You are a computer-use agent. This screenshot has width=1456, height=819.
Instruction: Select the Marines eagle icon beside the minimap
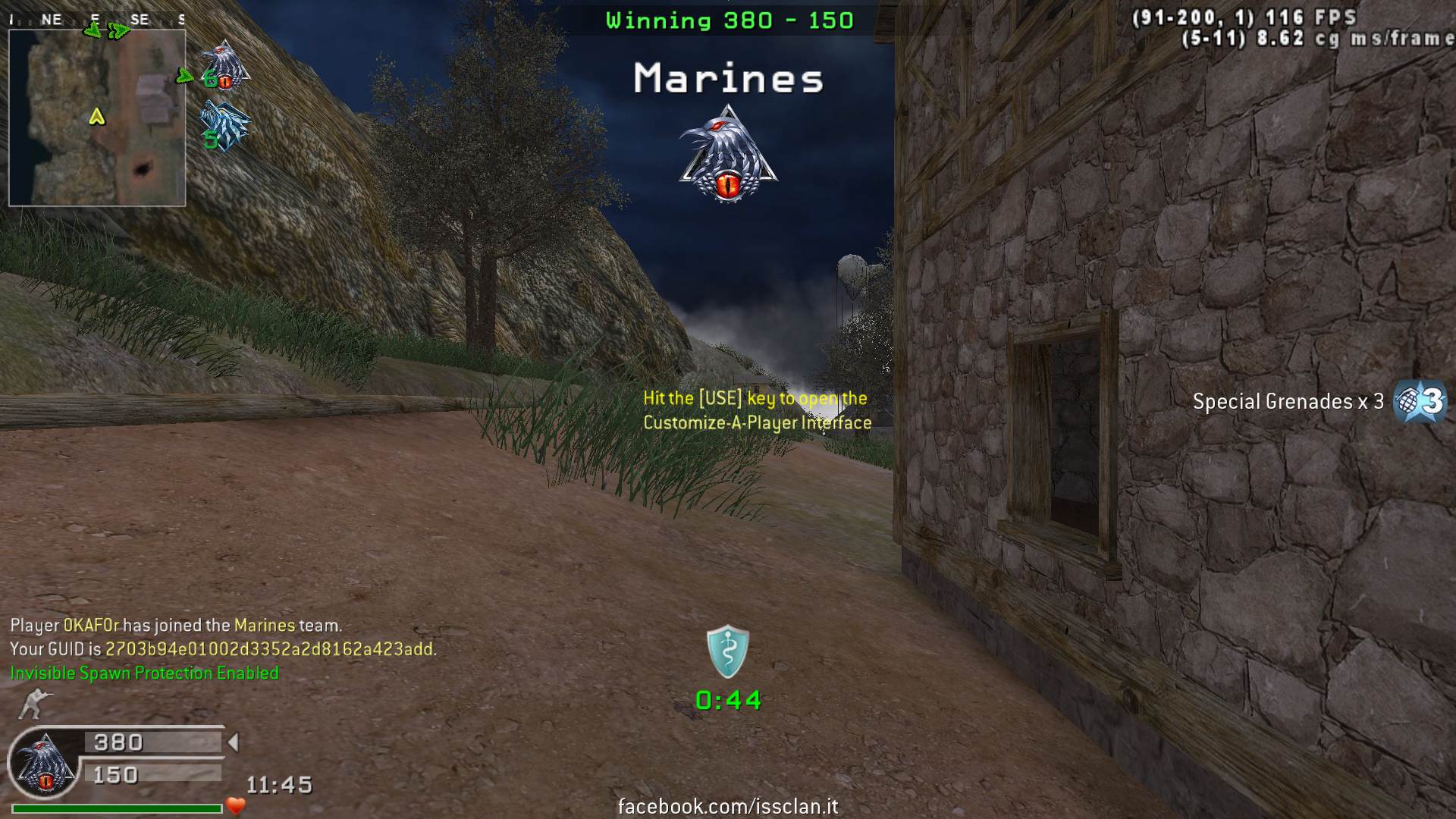point(225,66)
